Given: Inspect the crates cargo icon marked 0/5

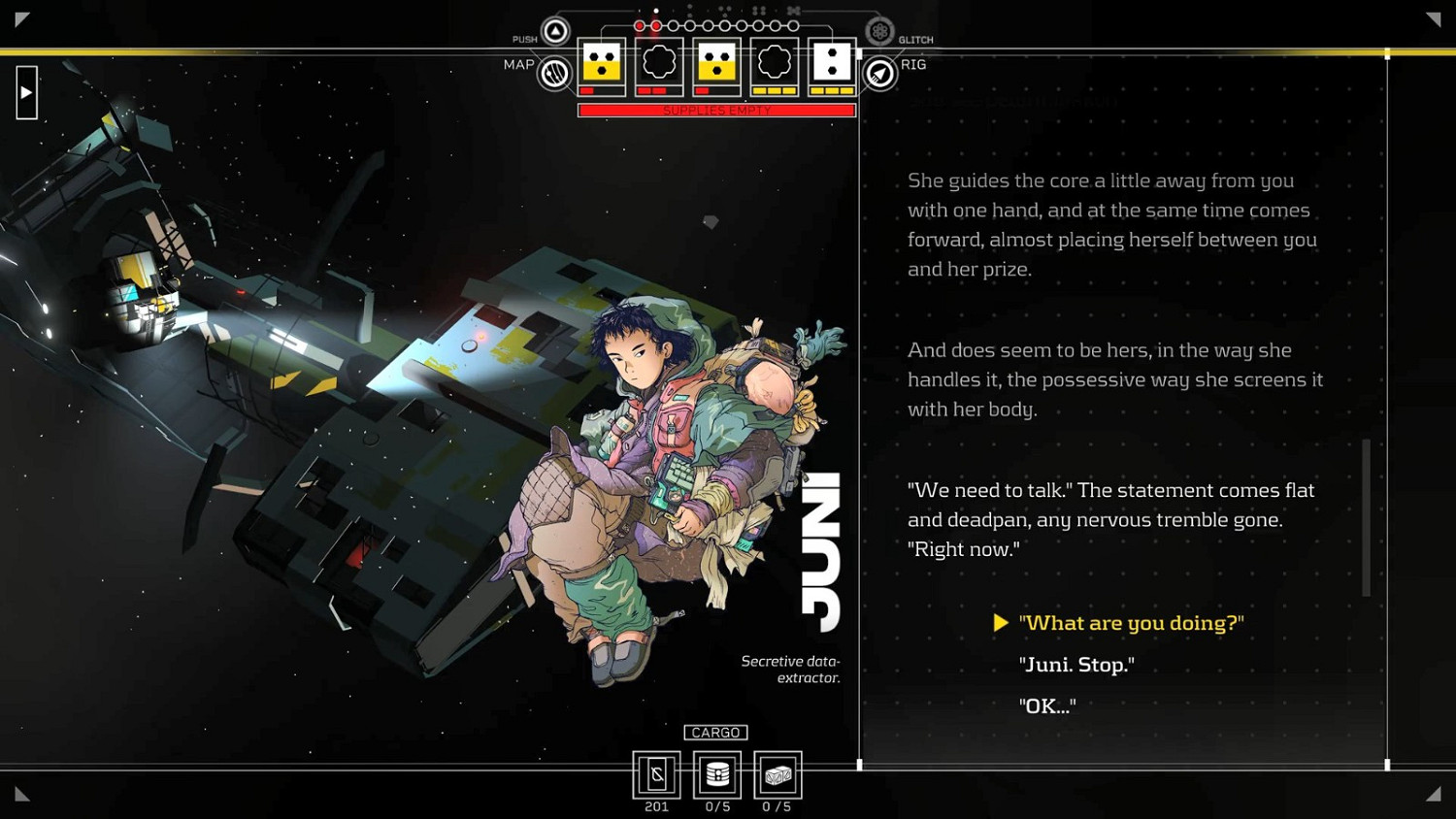Looking at the screenshot, I should pos(778,773).
